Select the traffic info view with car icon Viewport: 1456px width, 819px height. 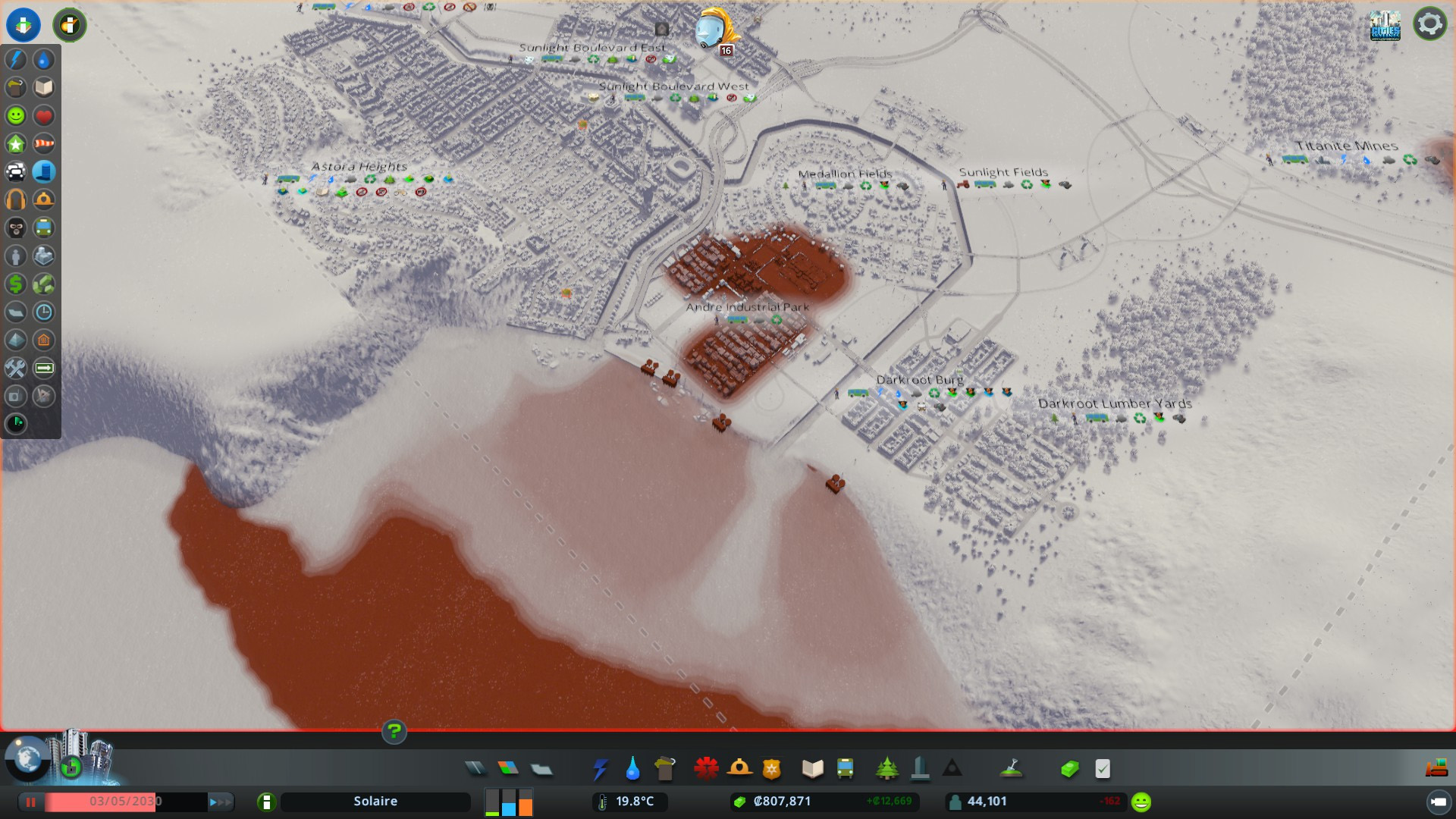tap(16, 171)
